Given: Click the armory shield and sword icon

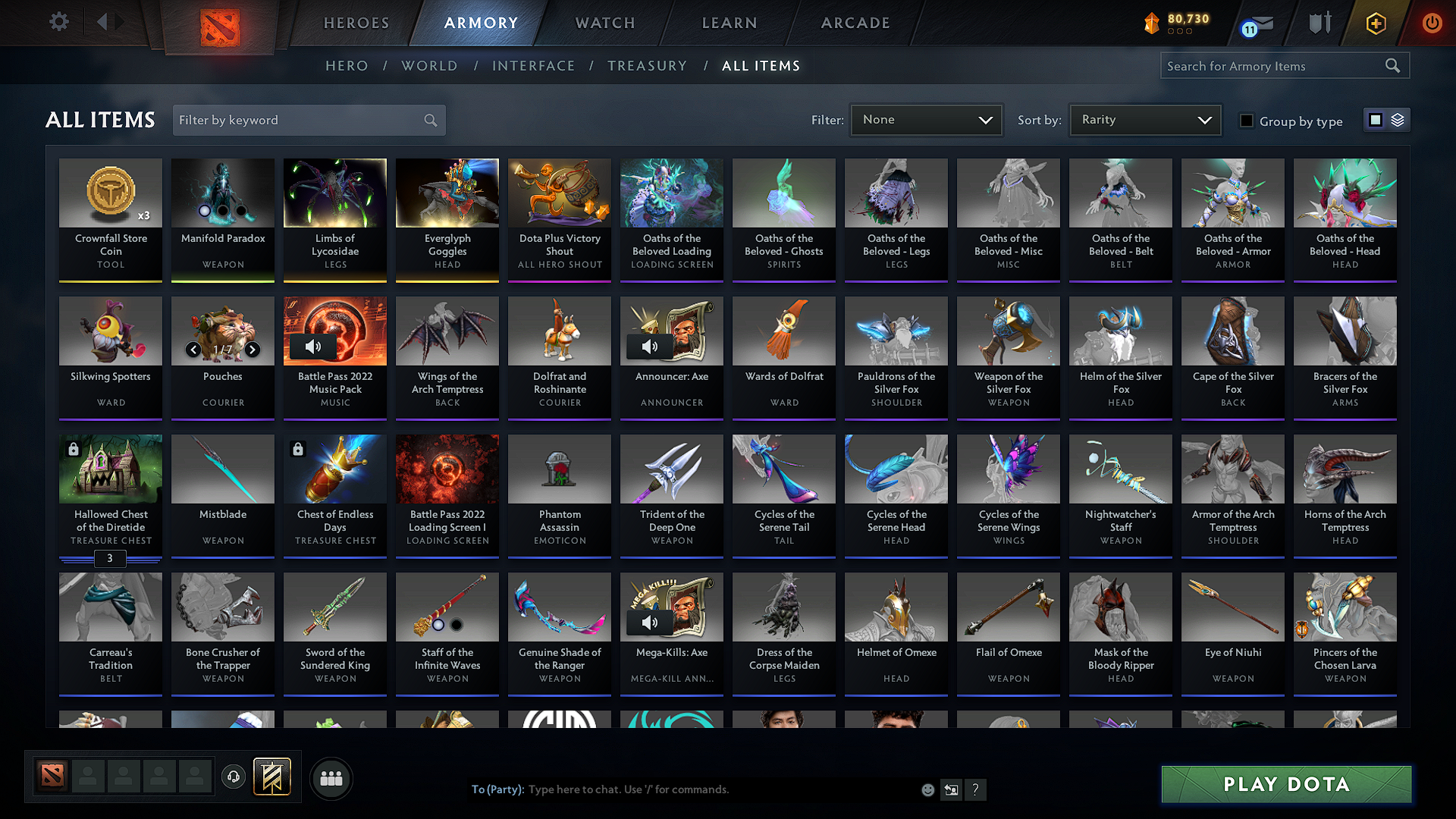Looking at the screenshot, I should click(x=1319, y=24).
